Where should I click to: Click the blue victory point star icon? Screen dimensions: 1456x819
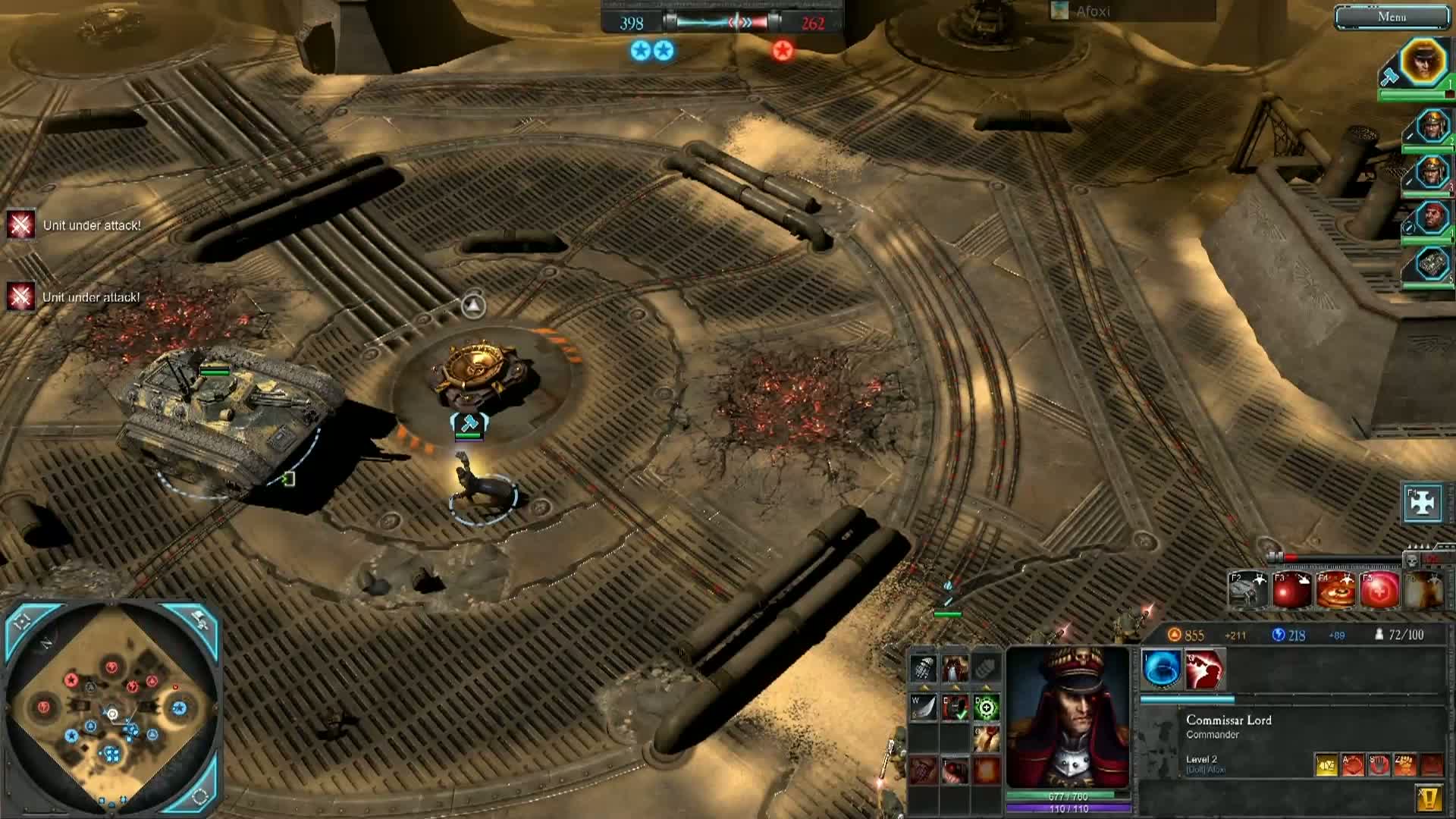pos(641,50)
